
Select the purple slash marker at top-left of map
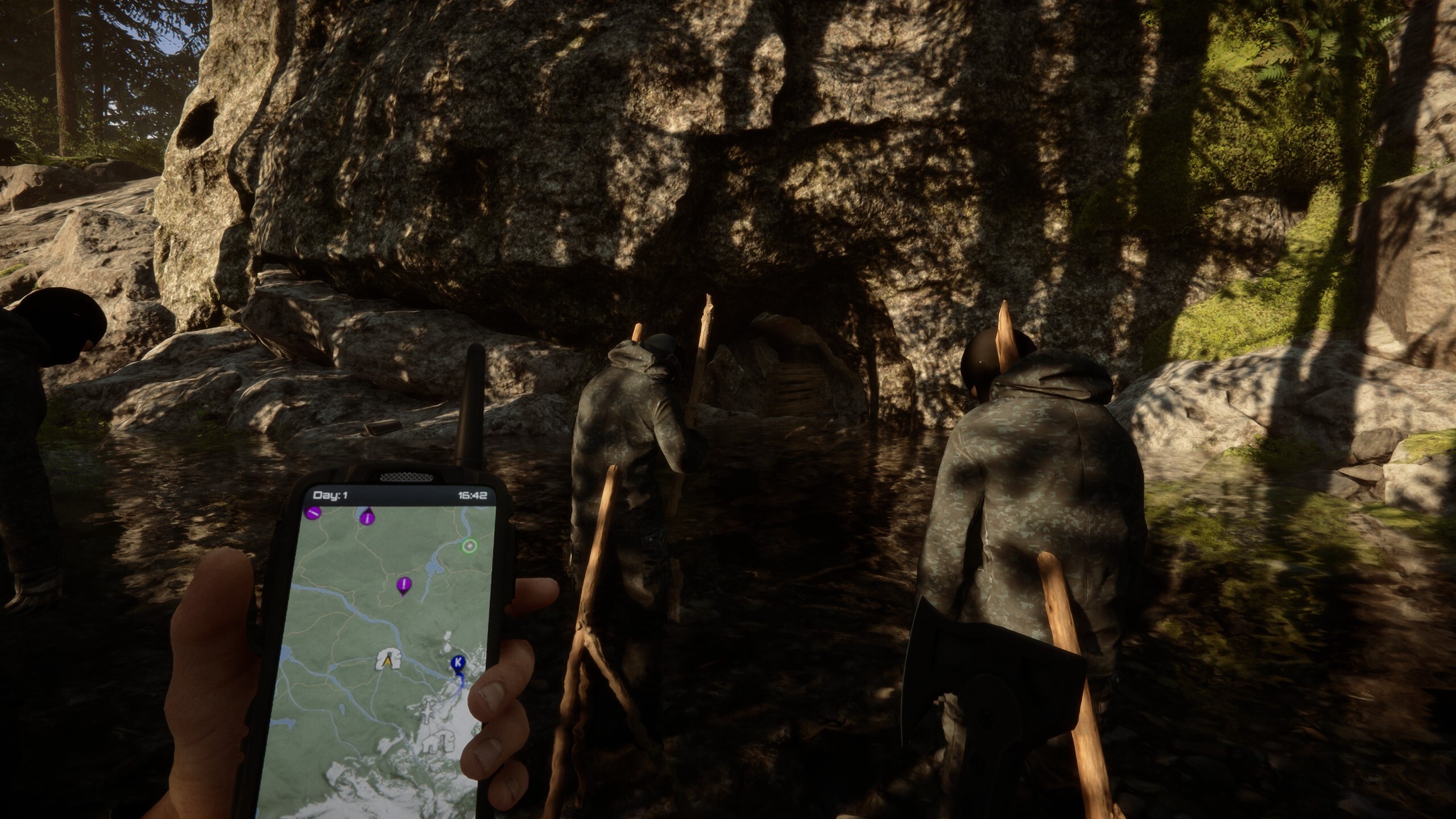[x=313, y=513]
